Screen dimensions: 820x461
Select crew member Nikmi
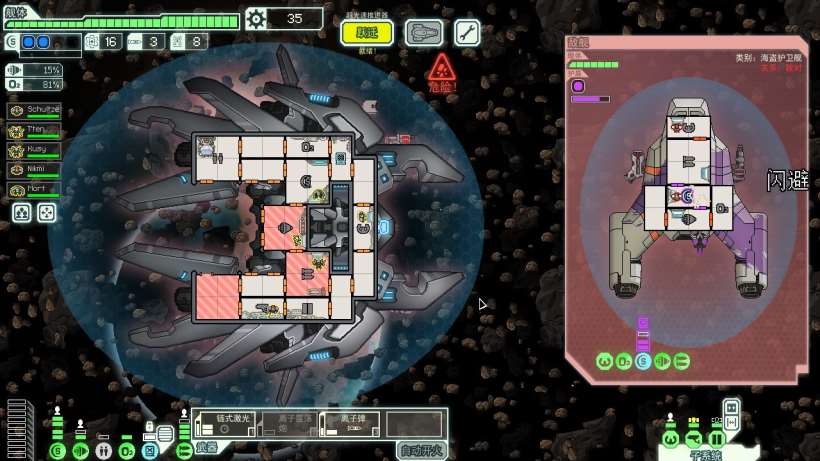point(34,170)
